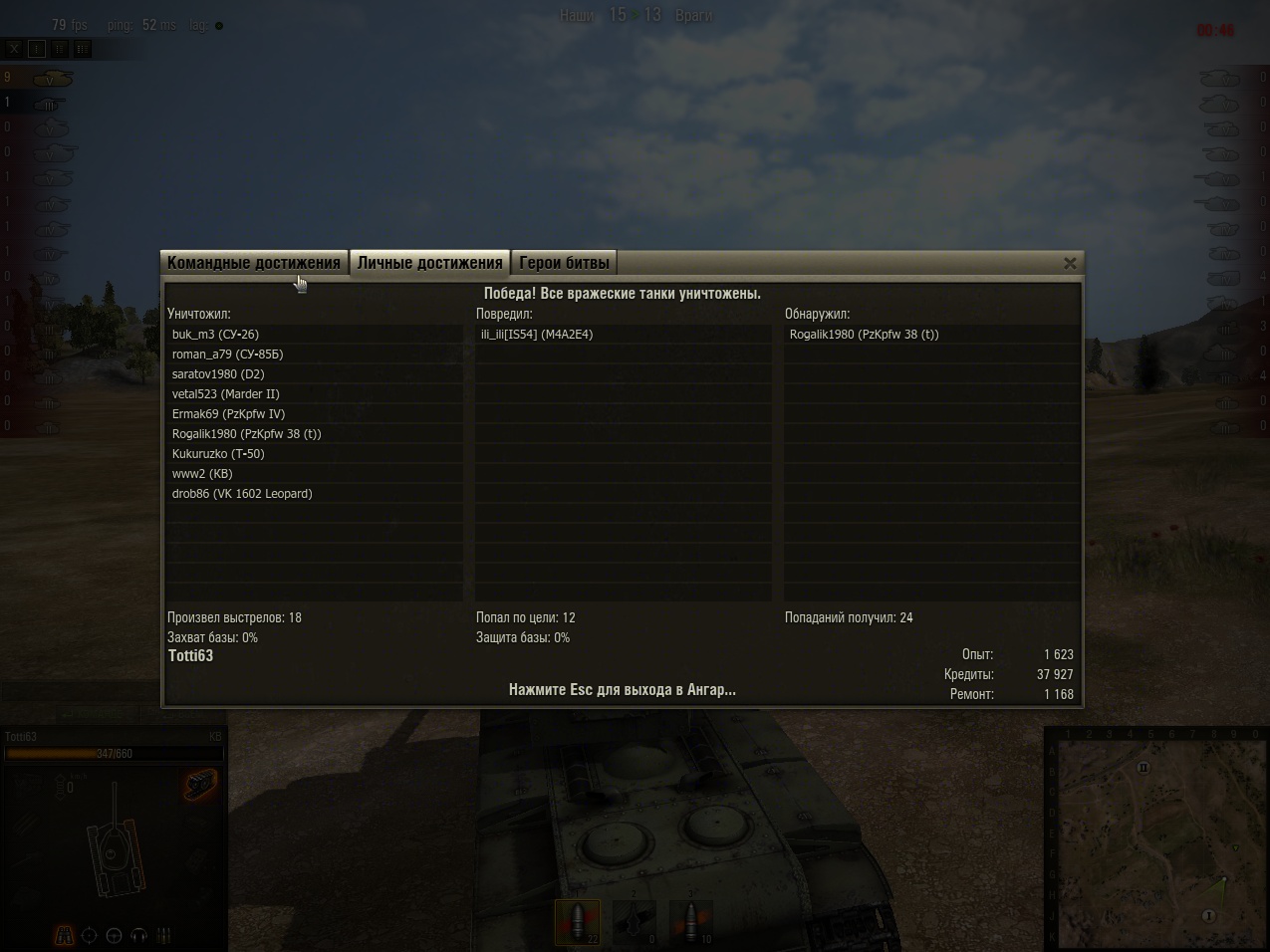Select buk_m3 (СУ-26) in destroyed list

[215, 335]
